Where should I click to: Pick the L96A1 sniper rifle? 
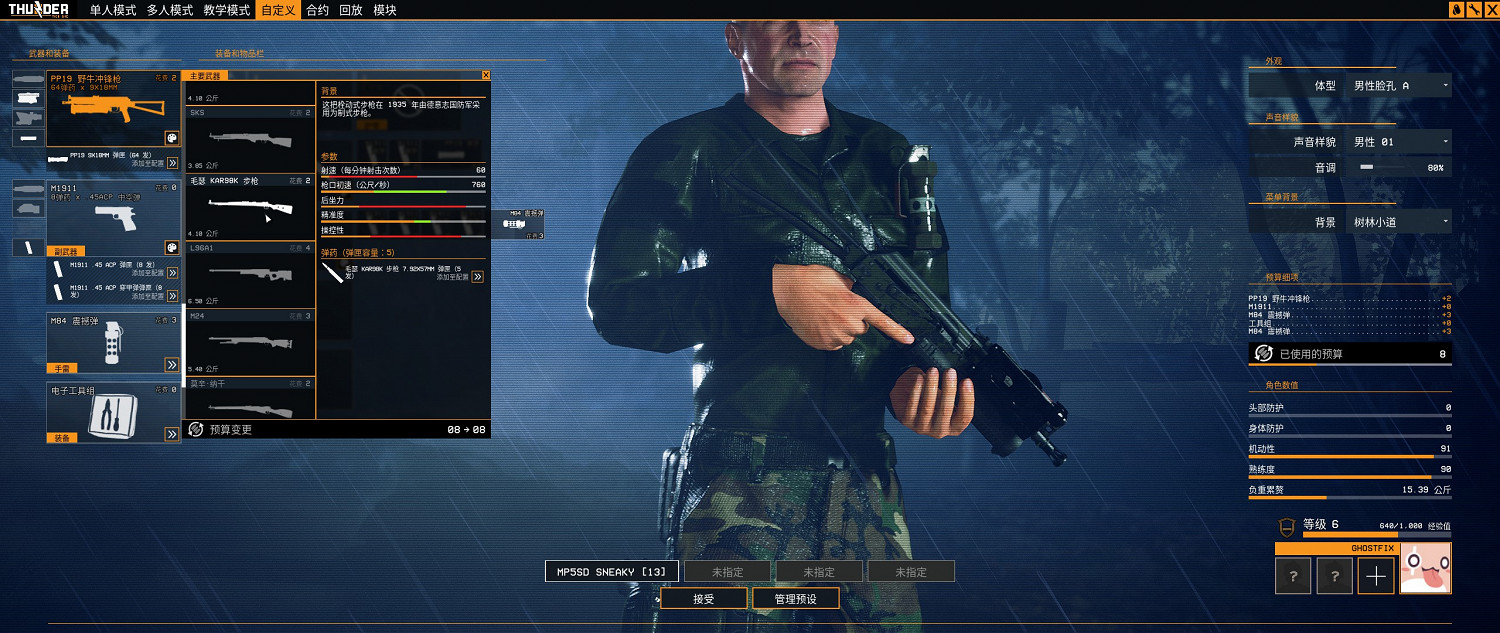coord(250,274)
